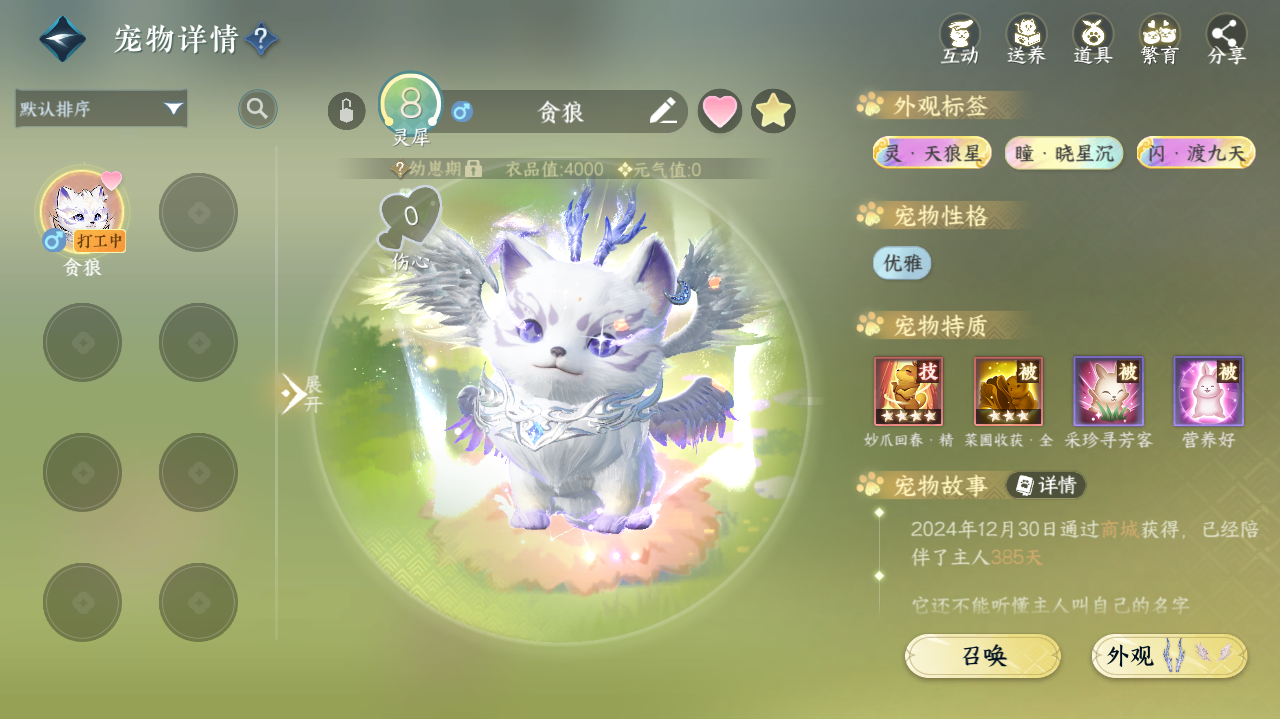The image size is (1280, 719).
Task: Open the help question mark beside 宠物详情
Action: click(x=261, y=39)
